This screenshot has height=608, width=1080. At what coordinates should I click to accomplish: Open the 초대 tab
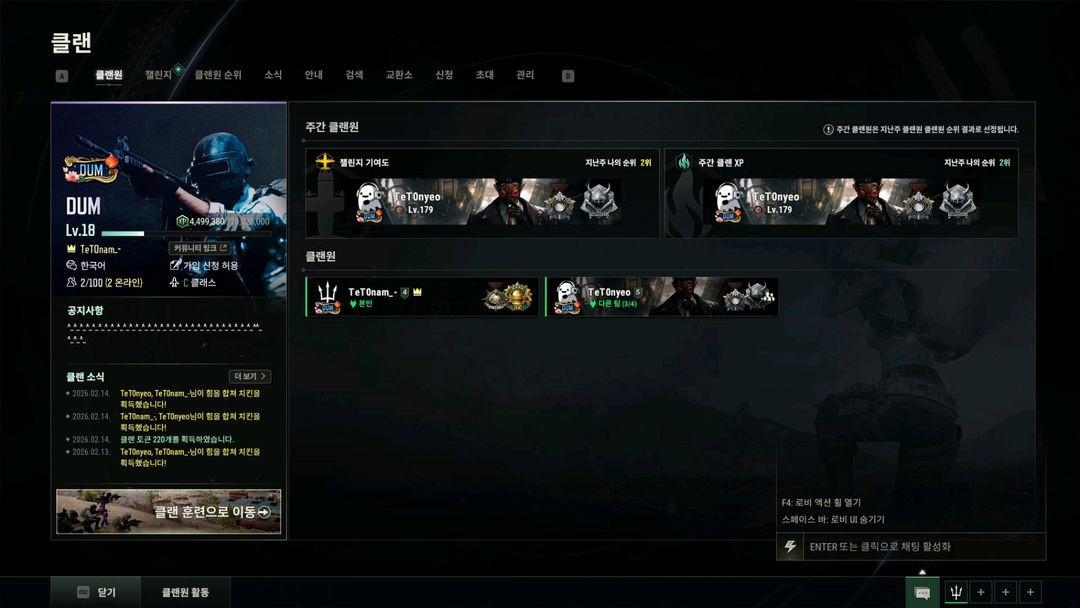point(485,75)
